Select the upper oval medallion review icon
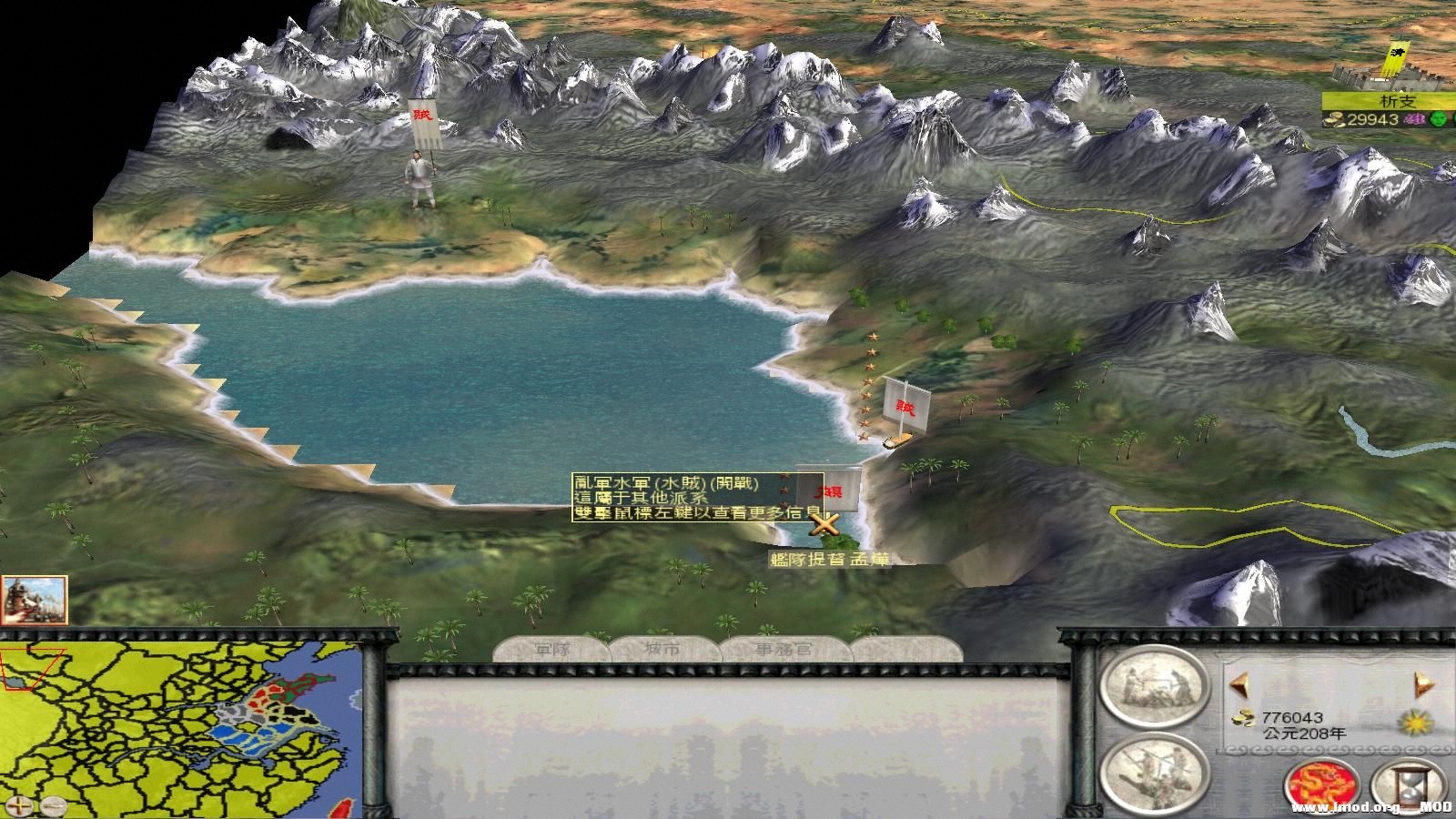The image size is (1456, 819). click(x=1154, y=688)
